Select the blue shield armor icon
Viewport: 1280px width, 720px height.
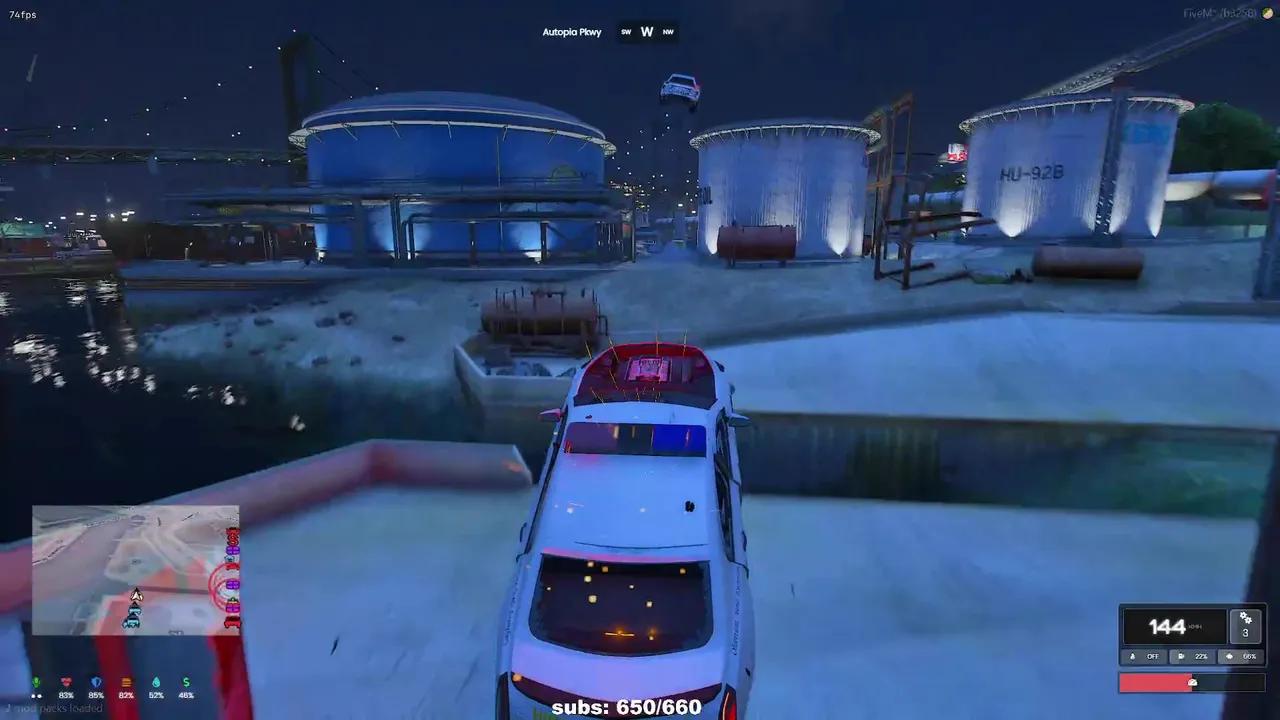coord(96,683)
